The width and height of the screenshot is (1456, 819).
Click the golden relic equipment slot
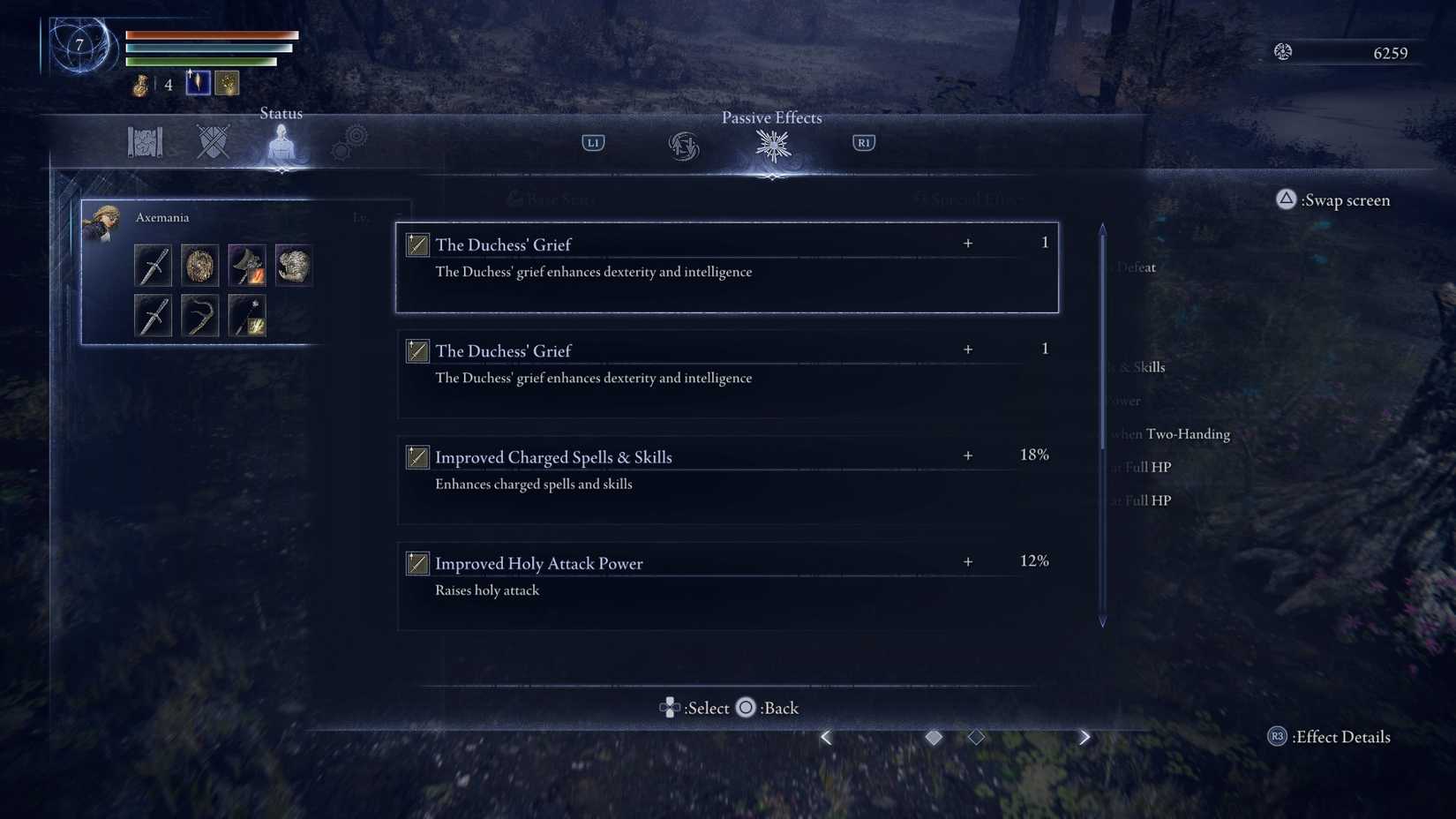coord(199,265)
